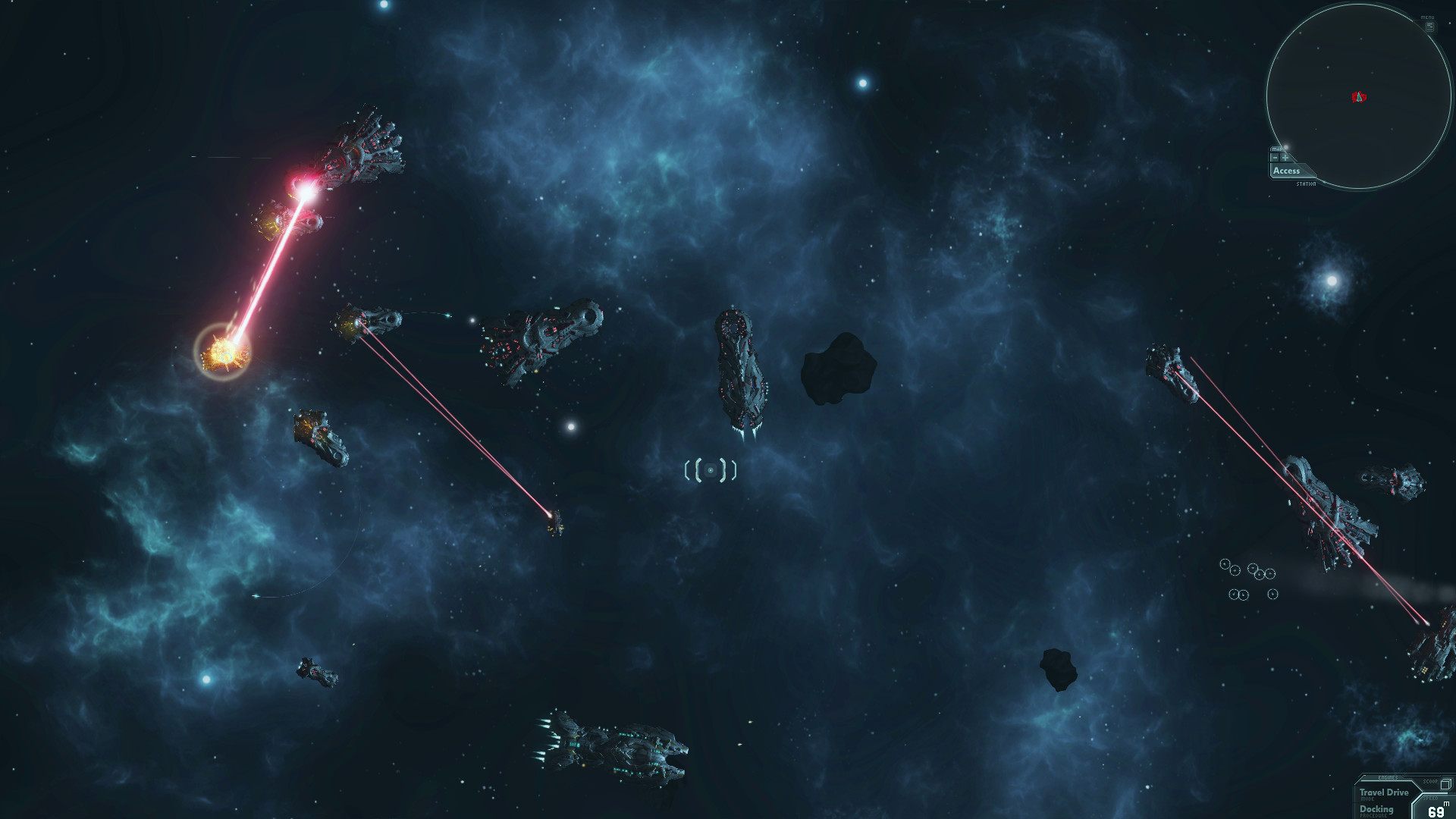The width and height of the screenshot is (1456, 819).
Task: Select the STATION label under the Access button
Action: pos(1305,184)
